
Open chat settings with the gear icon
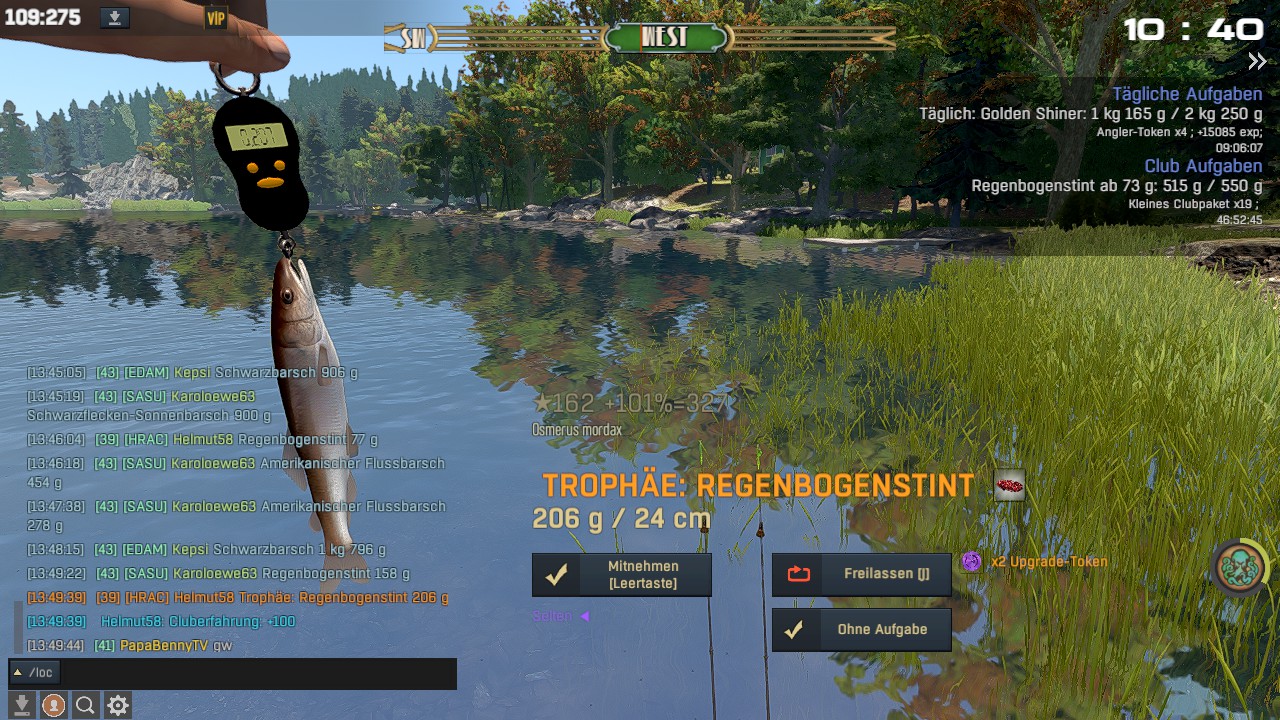point(118,706)
